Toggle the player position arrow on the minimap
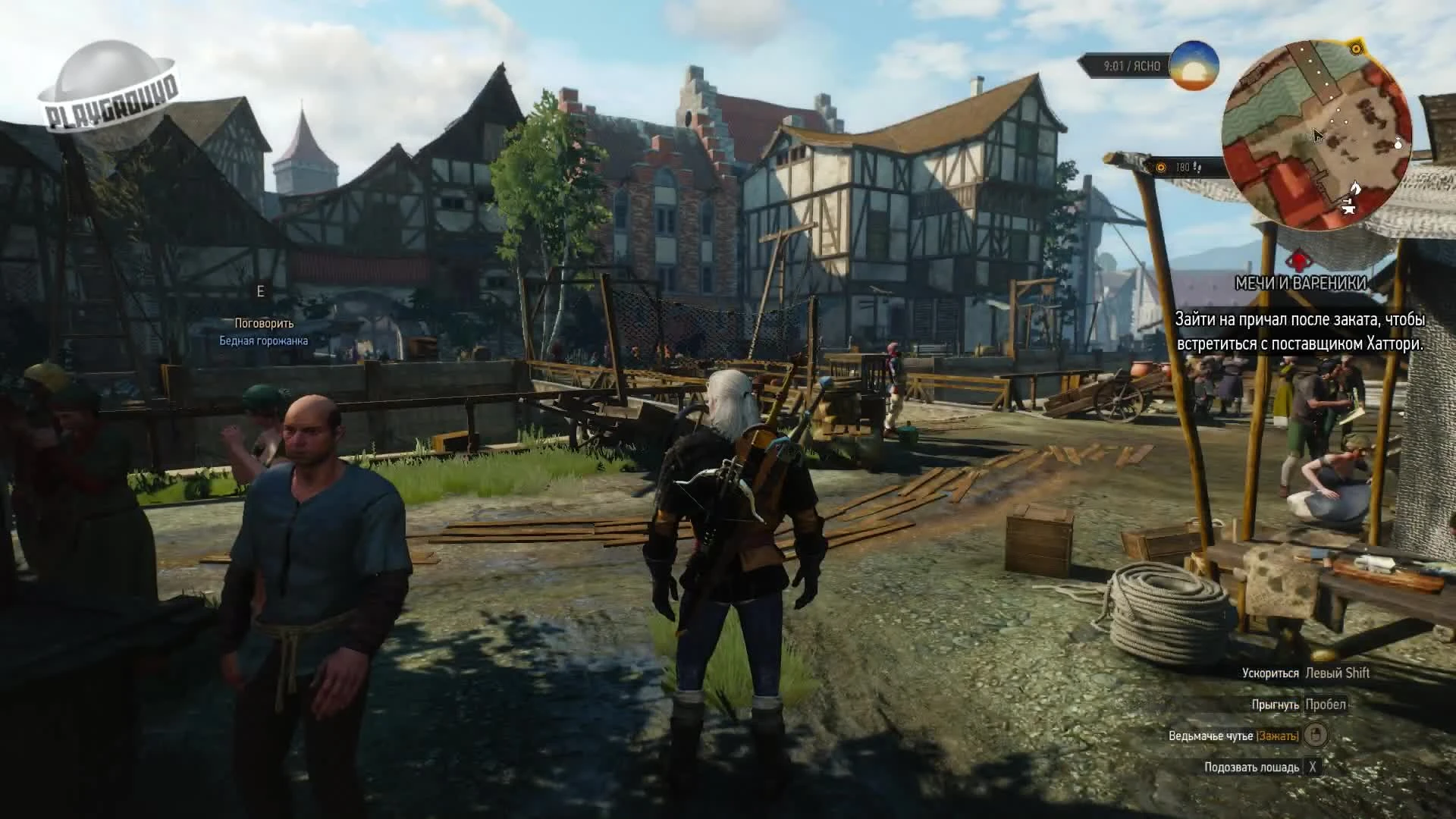Viewport: 1456px width, 819px height. tap(1317, 133)
